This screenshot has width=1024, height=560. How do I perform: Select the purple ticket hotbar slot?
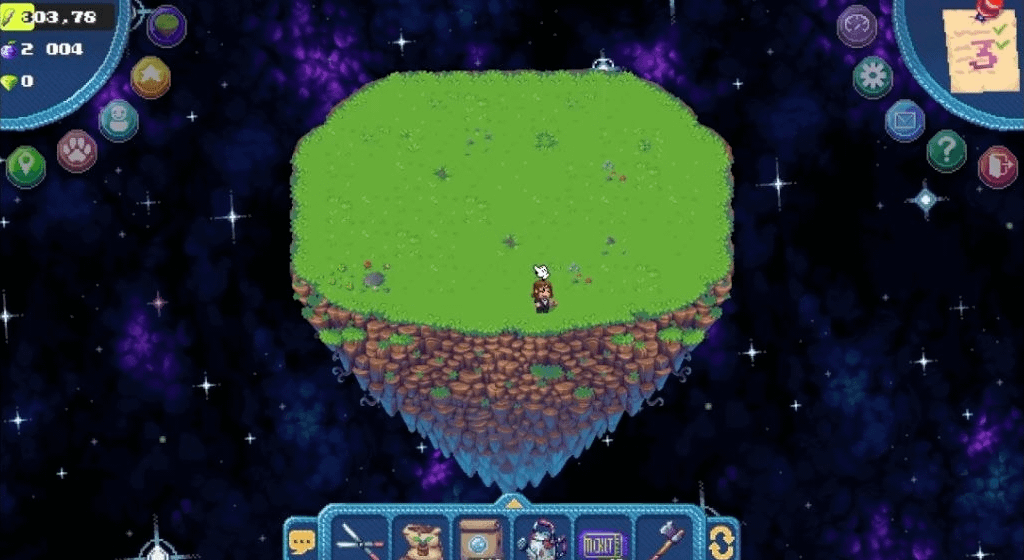click(602, 543)
